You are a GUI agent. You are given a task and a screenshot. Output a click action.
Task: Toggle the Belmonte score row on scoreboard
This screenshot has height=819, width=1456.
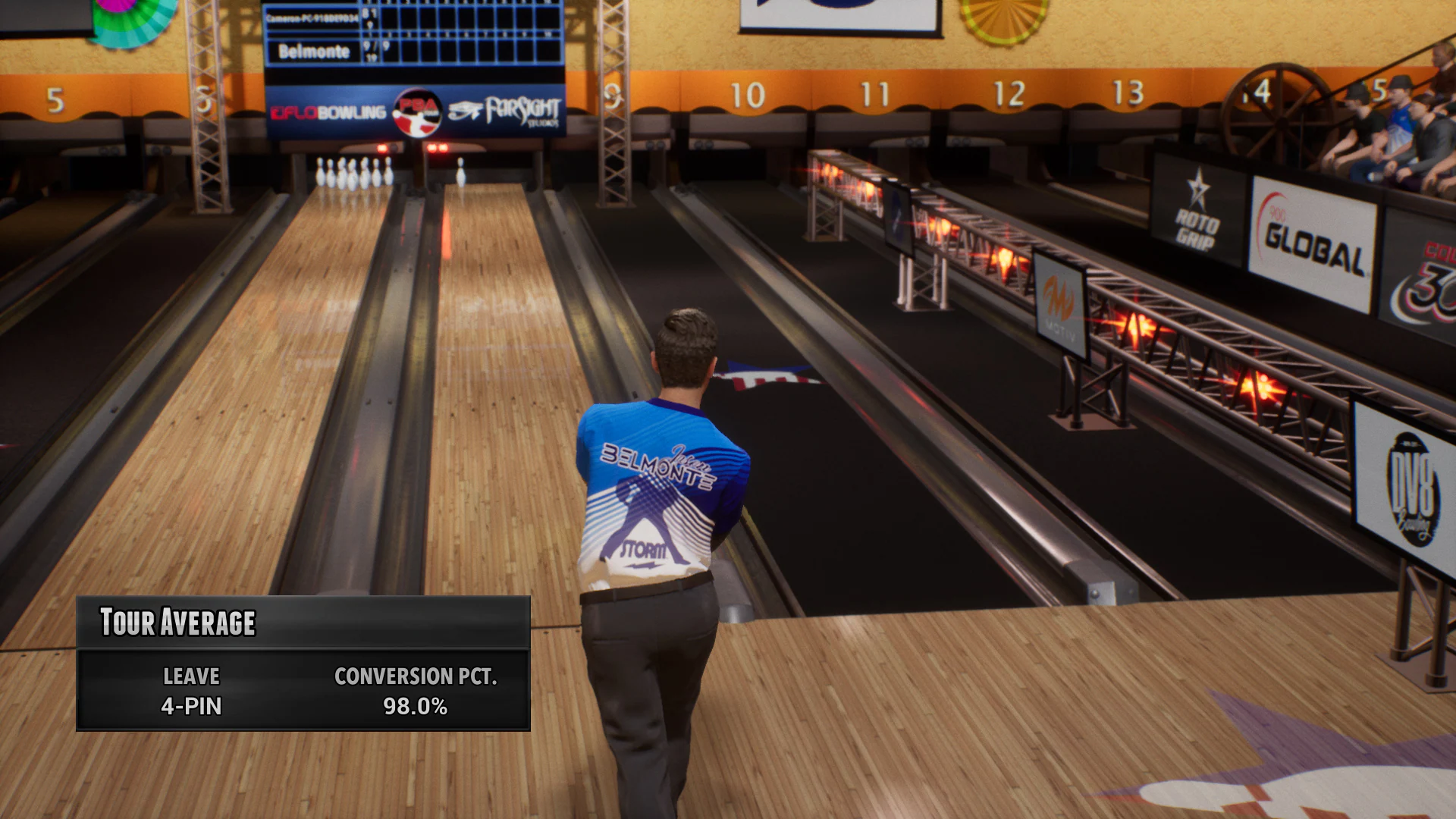312,51
